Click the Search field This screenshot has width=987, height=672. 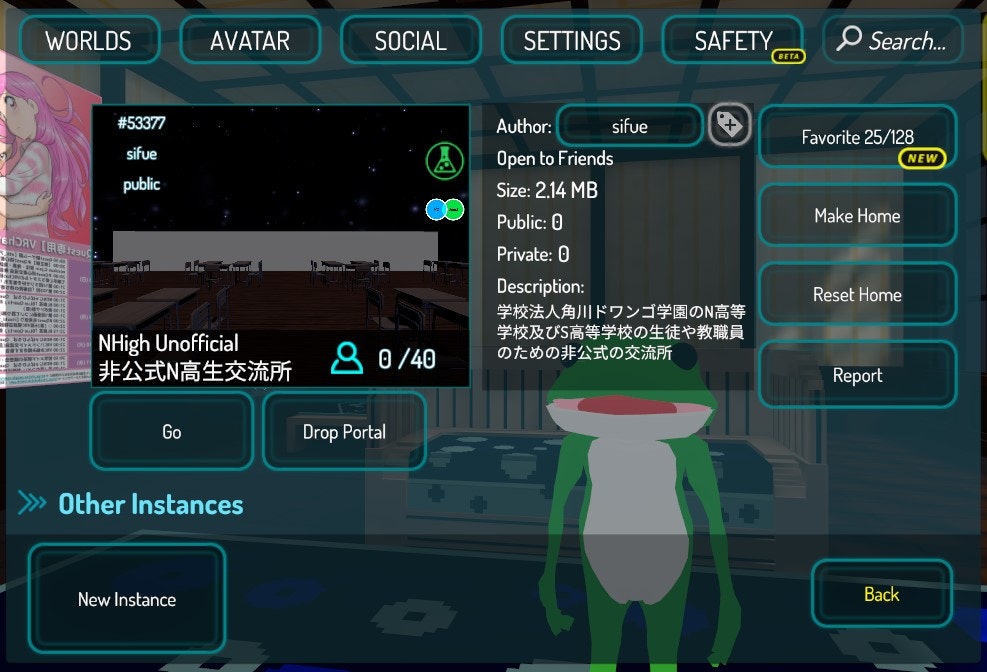[893, 41]
